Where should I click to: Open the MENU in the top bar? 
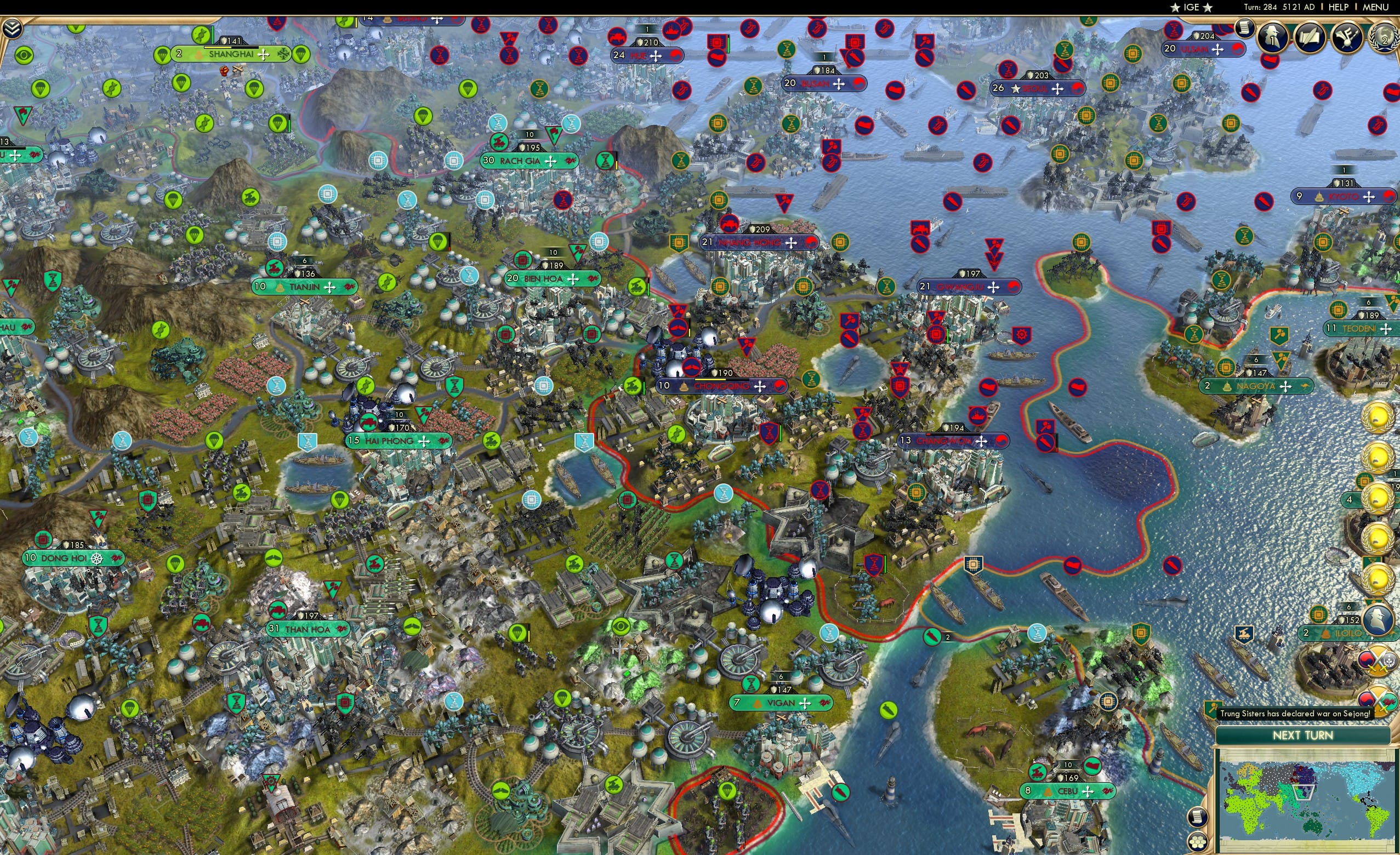coord(1375,7)
